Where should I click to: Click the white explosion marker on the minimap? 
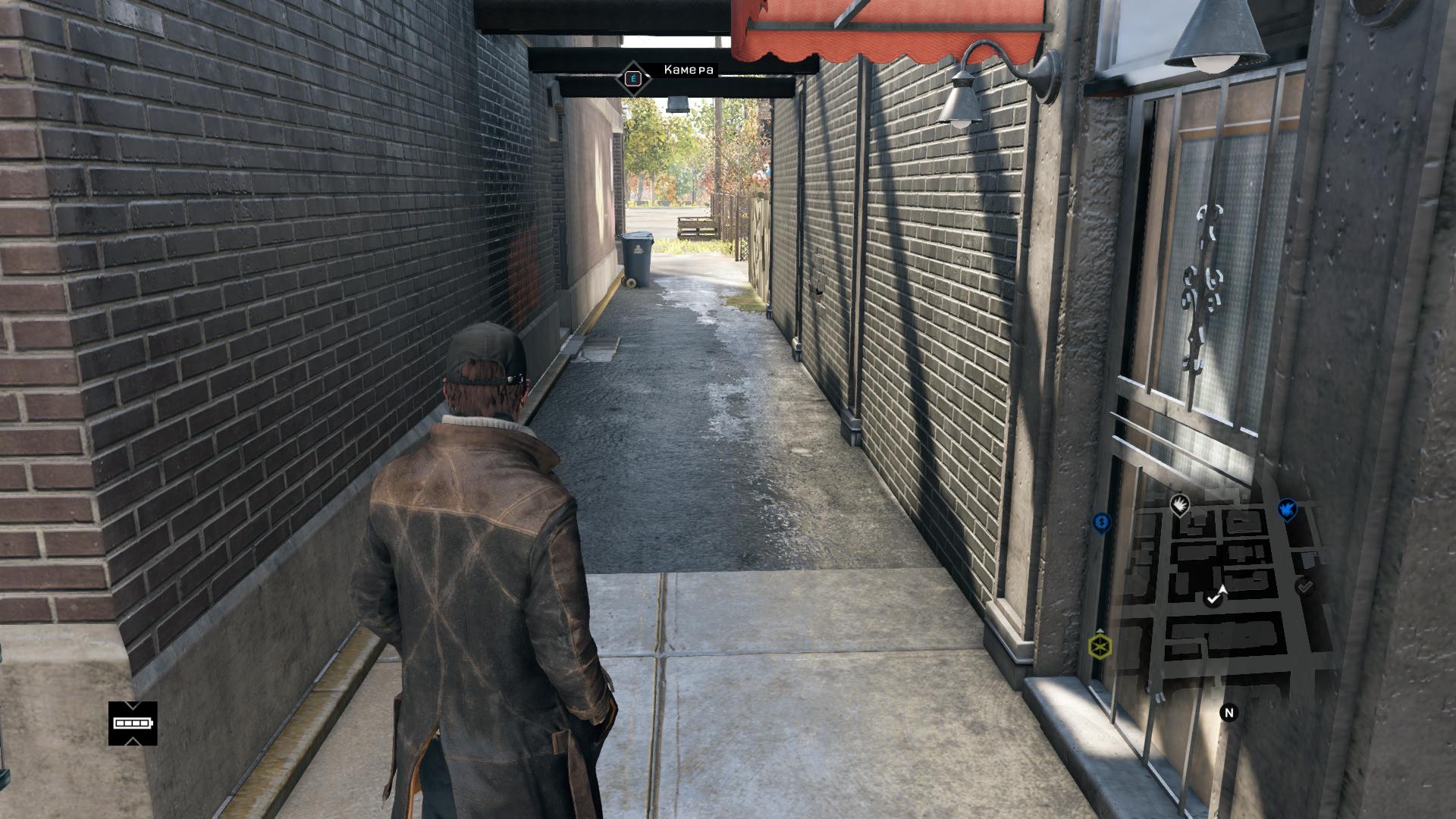pos(1179,504)
